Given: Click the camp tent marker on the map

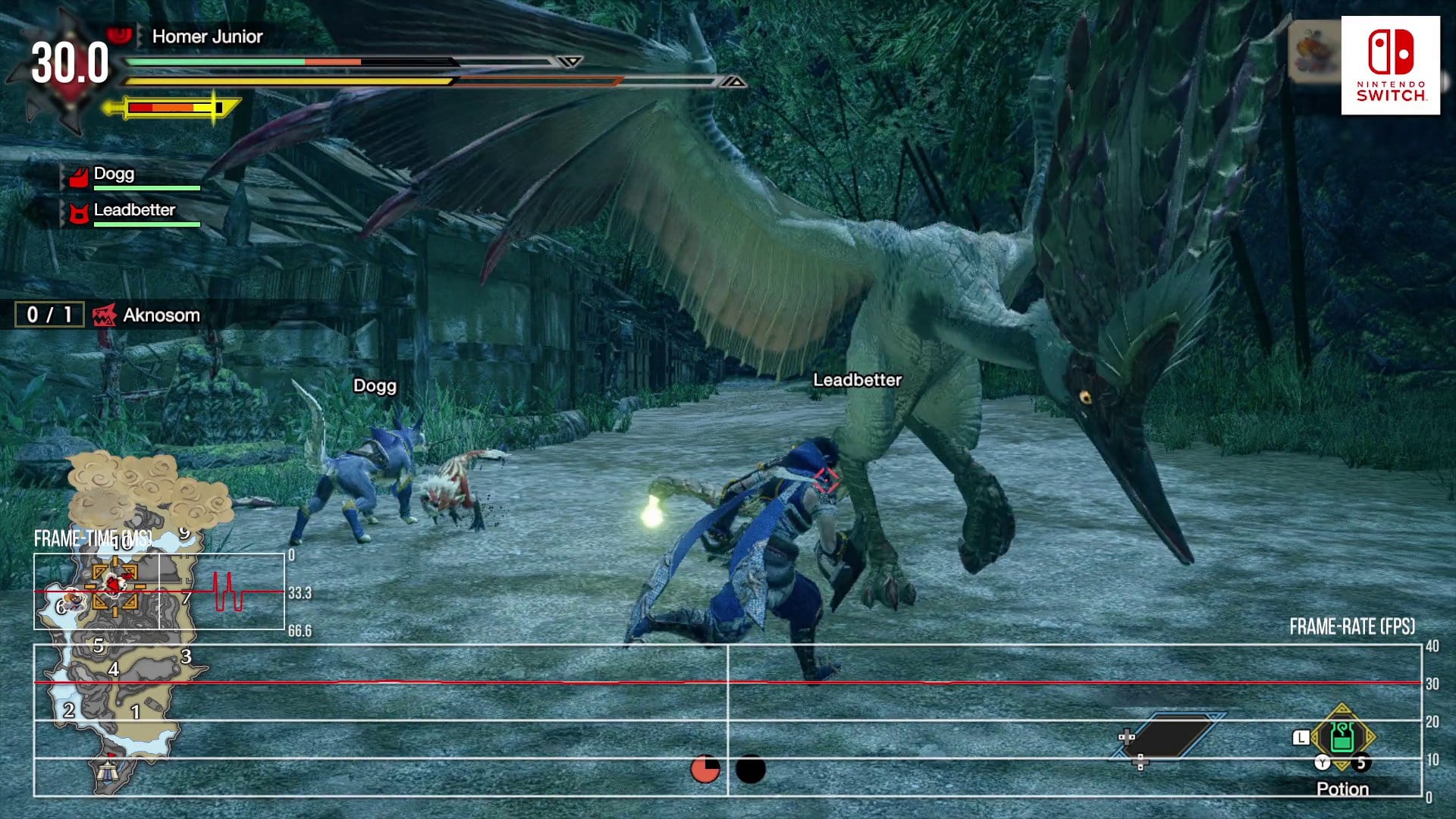Looking at the screenshot, I should point(107,770).
